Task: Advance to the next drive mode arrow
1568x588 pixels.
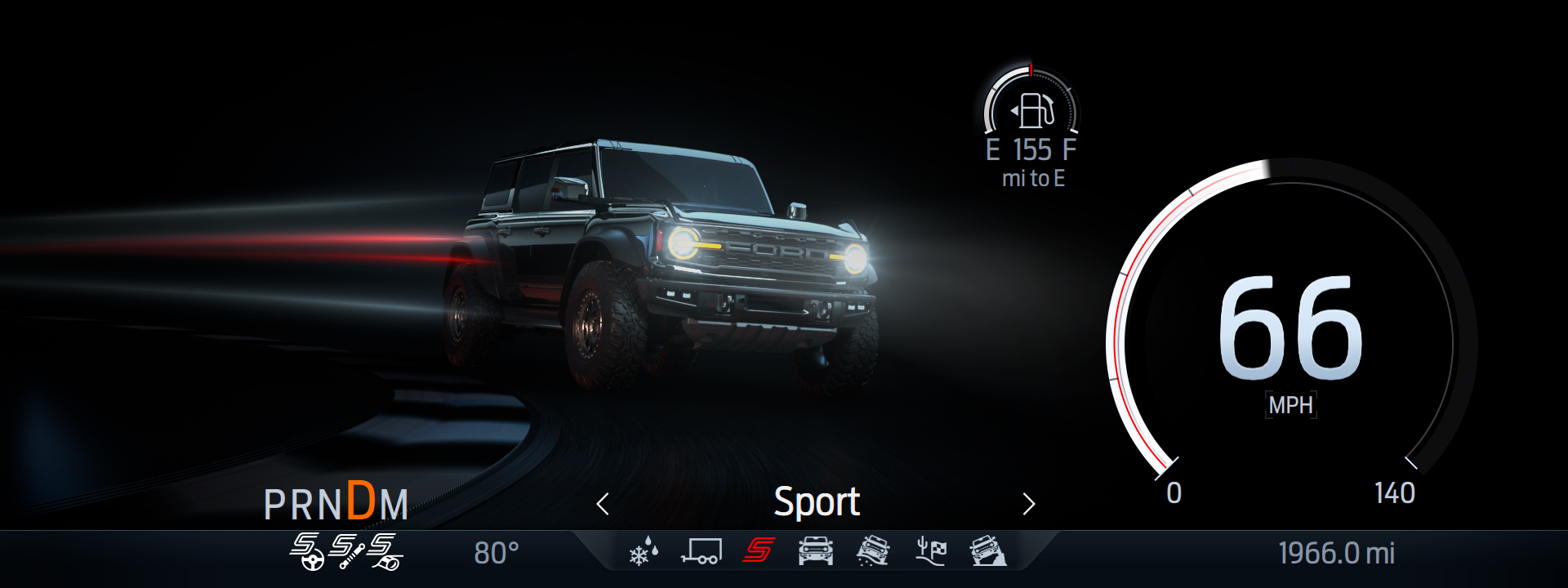Action: (1028, 504)
